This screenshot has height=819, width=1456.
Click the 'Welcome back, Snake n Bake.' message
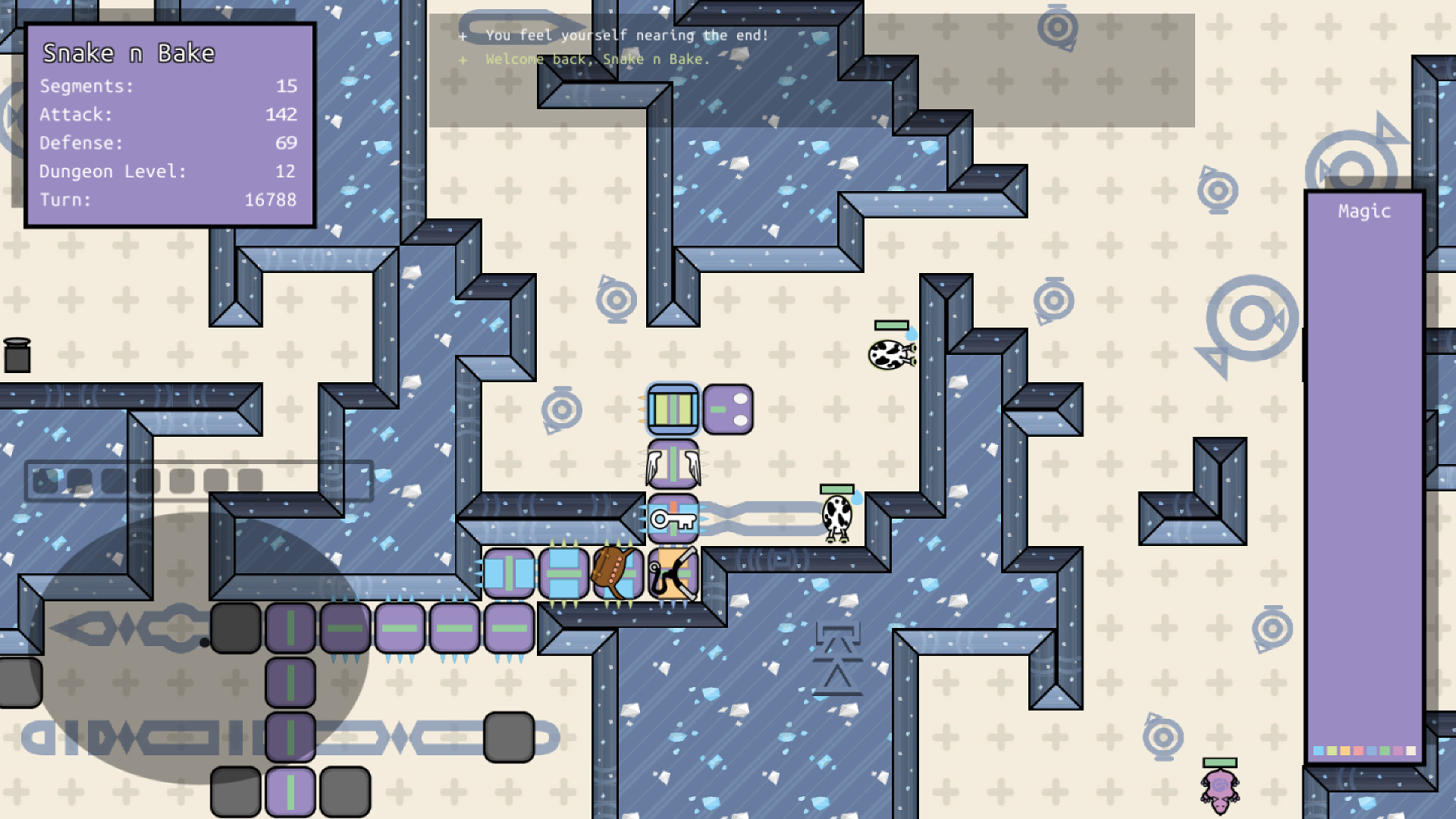597,59
